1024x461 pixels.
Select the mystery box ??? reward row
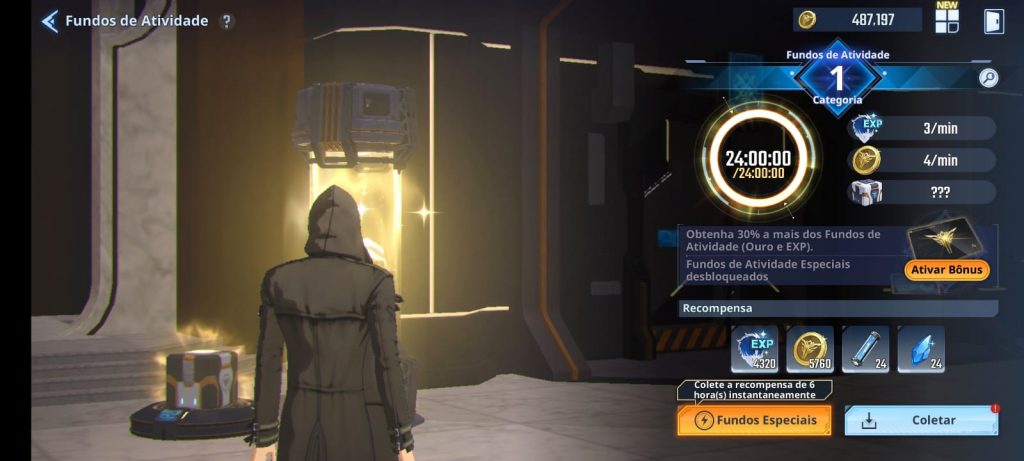tap(921, 192)
